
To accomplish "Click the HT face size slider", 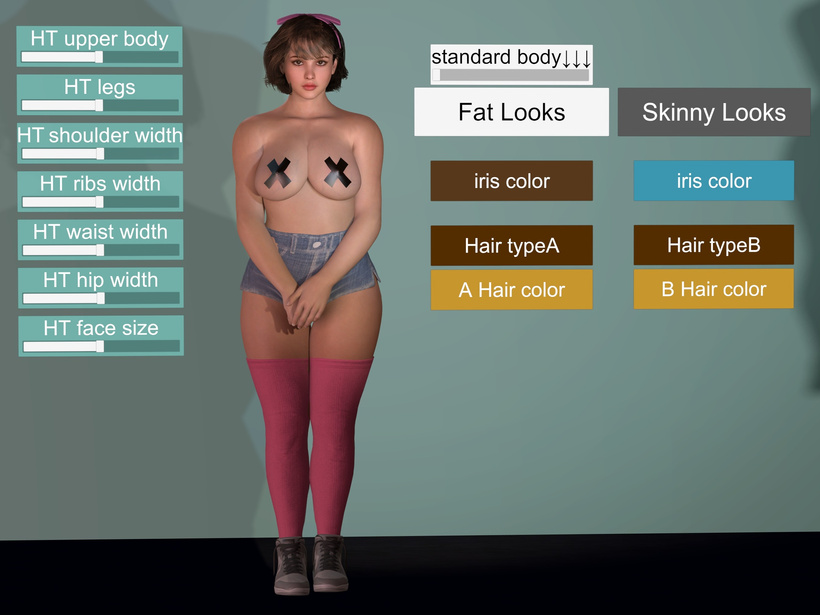I will pos(100,346).
